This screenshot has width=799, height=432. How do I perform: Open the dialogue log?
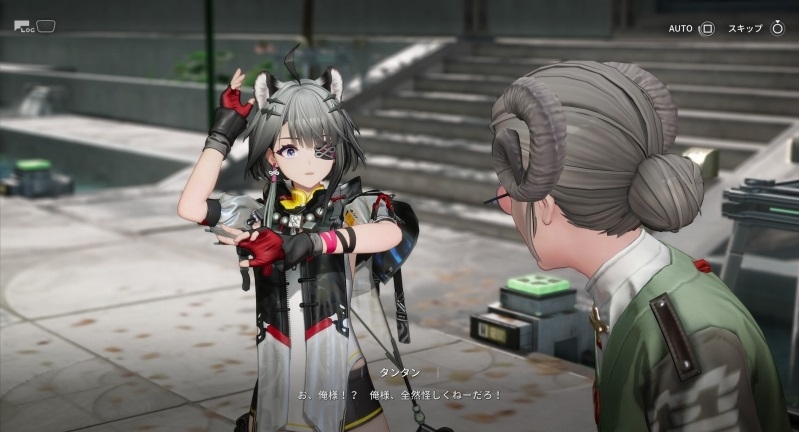click(35, 27)
